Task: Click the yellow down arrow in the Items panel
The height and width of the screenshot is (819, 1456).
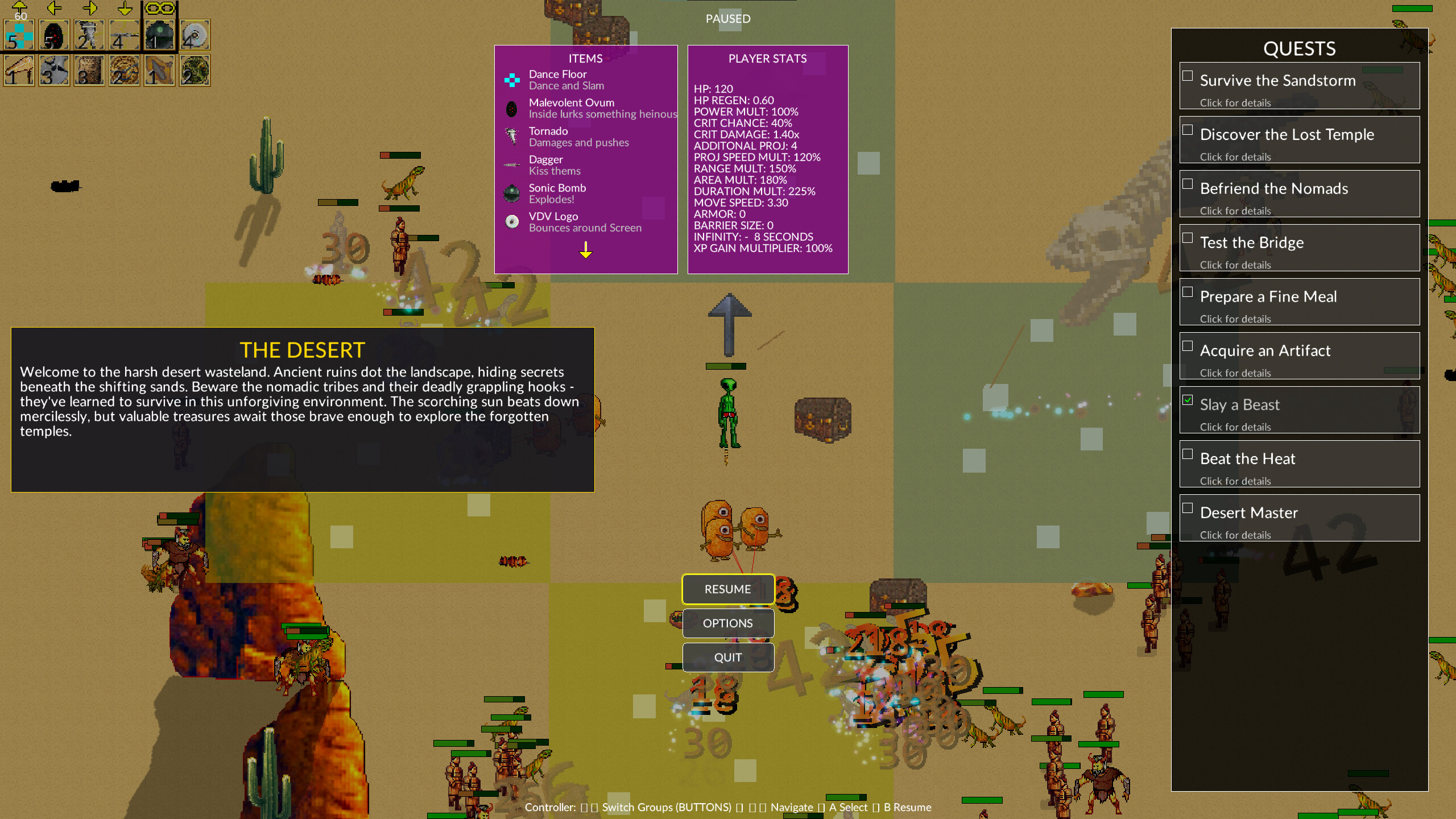Action: [x=585, y=250]
